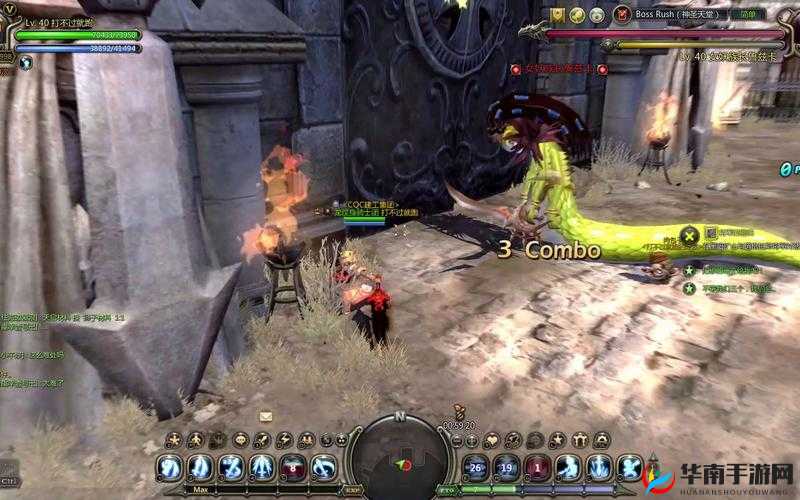Click the blue buff icon below mana bar
This screenshot has width=800, height=500.
[26, 62]
